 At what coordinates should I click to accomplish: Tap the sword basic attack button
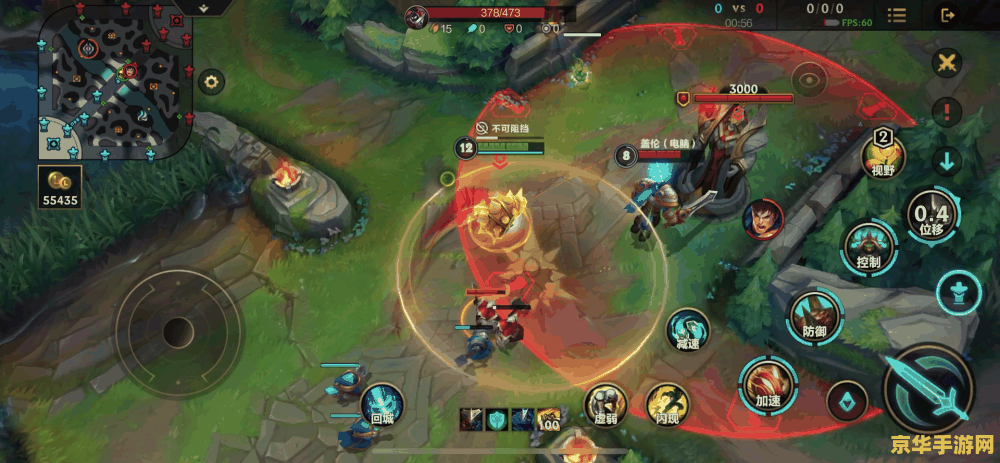(928, 389)
